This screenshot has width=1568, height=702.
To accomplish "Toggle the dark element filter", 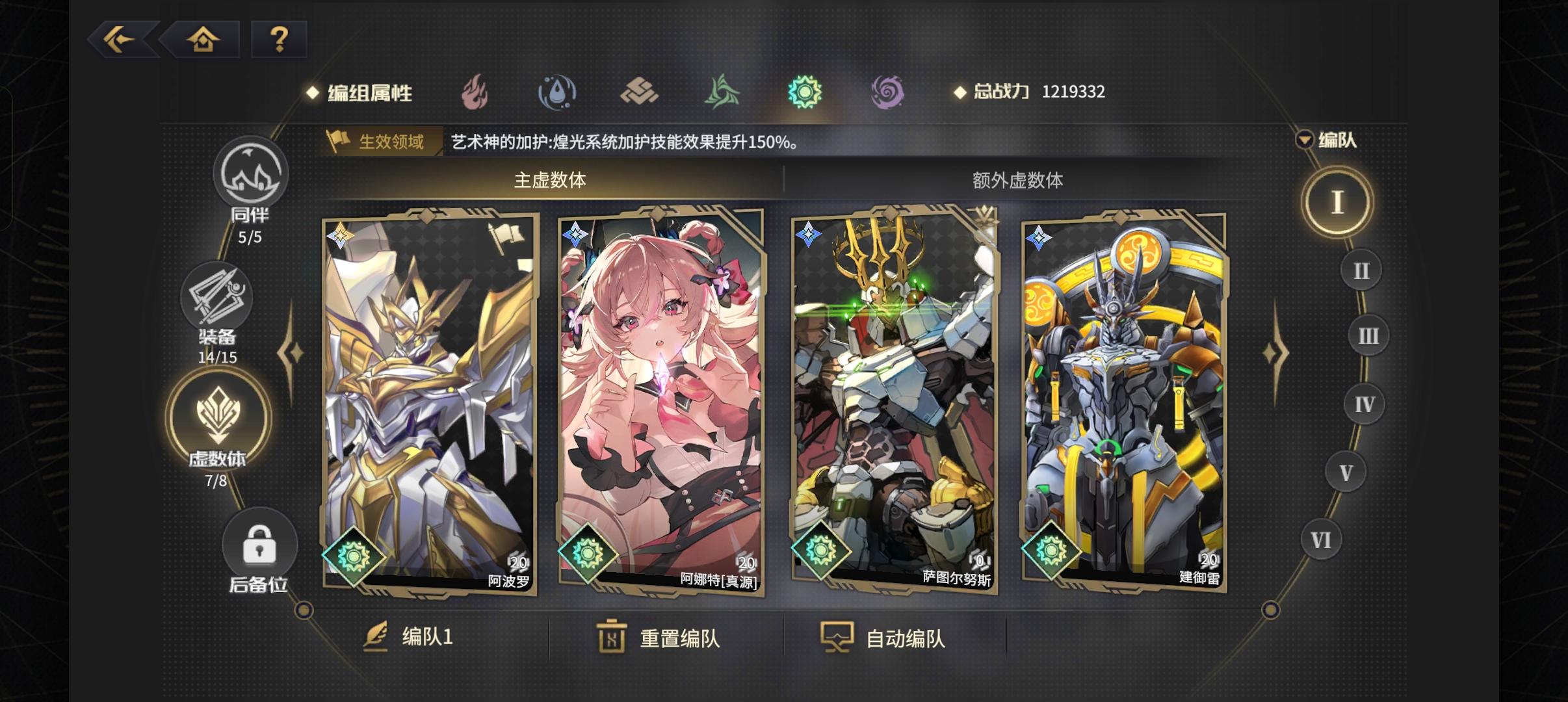I will coord(889,91).
